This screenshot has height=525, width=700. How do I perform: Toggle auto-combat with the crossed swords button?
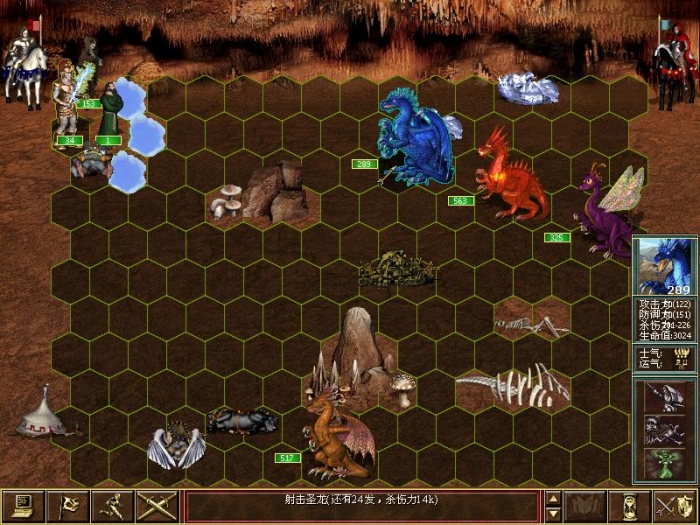(157, 506)
